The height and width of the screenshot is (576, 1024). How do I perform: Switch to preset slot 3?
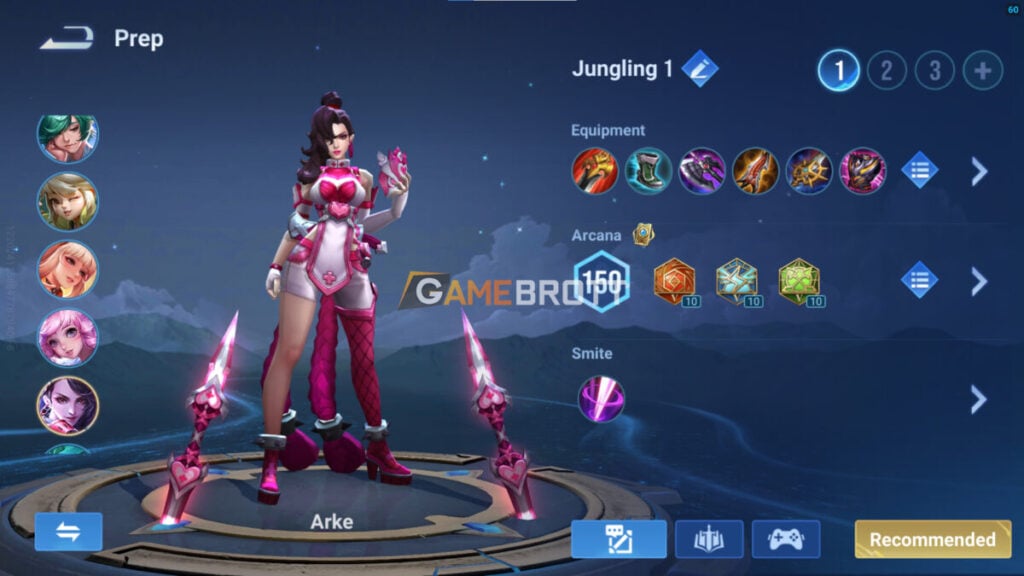934,70
